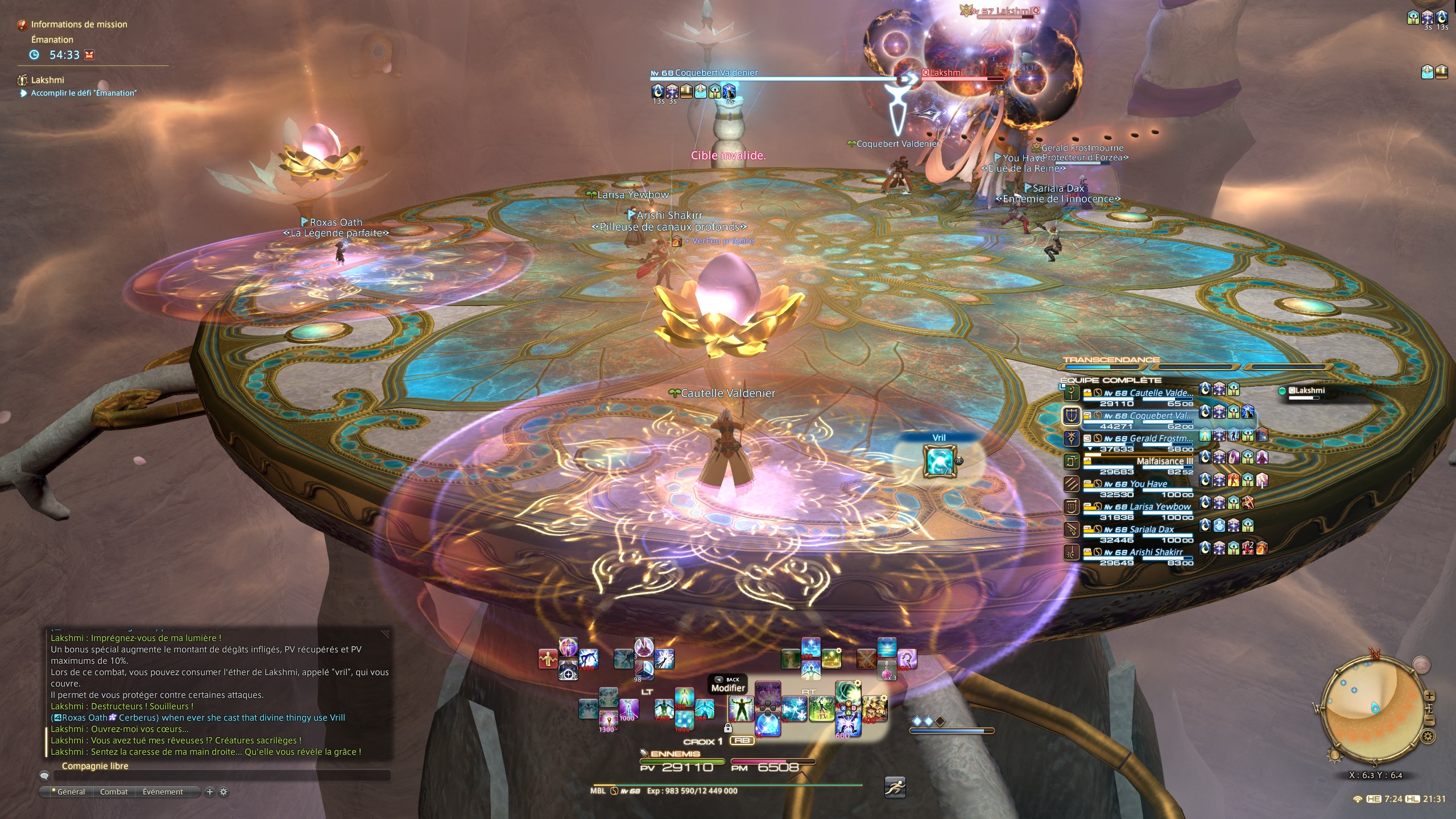The height and width of the screenshot is (819, 1456).
Task: Zoom in on the minimap
Action: click(x=1430, y=696)
